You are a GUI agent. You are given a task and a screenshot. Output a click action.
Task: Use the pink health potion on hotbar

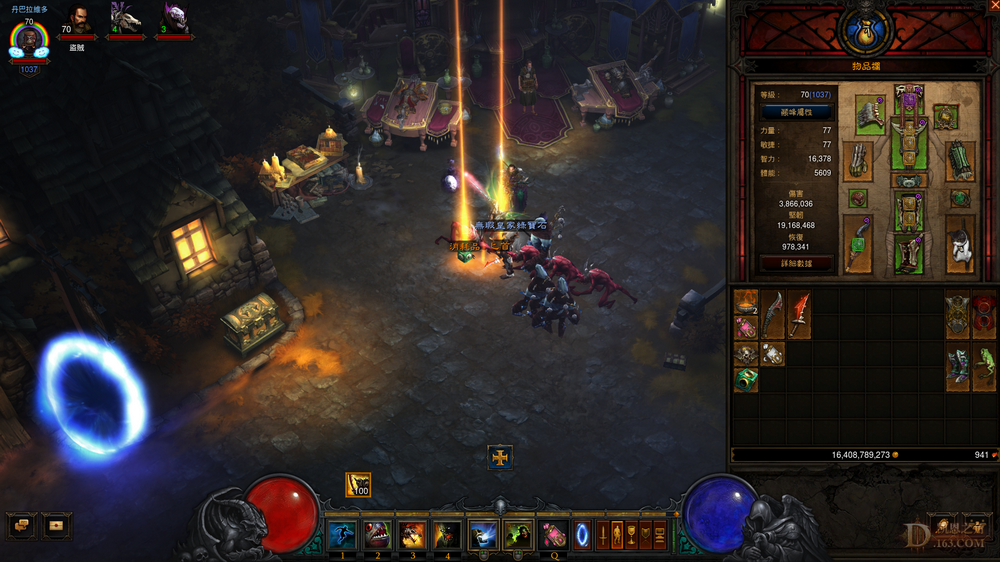pyautogui.click(x=553, y=534)
